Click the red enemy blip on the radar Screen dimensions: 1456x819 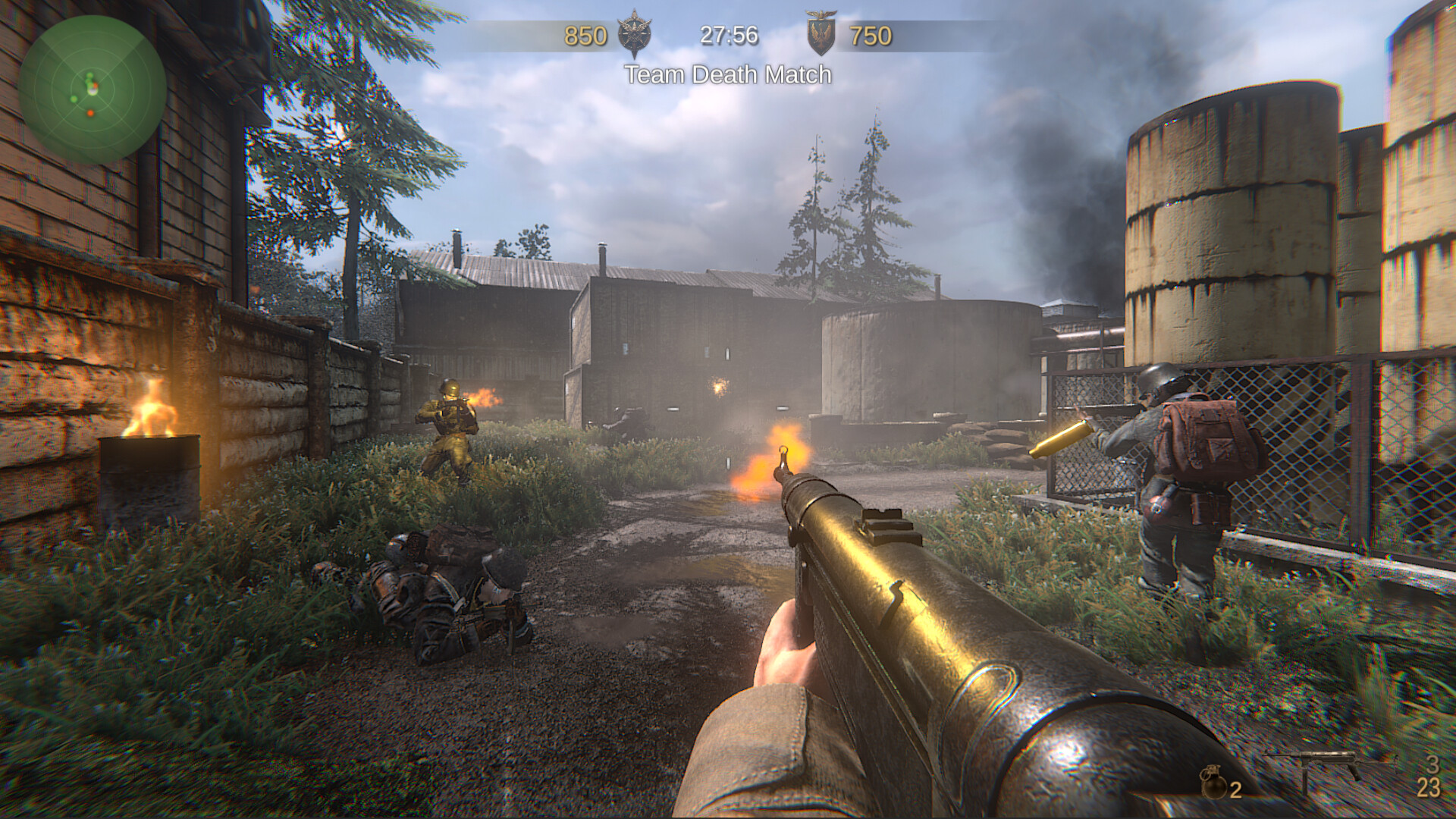(90, 114)
